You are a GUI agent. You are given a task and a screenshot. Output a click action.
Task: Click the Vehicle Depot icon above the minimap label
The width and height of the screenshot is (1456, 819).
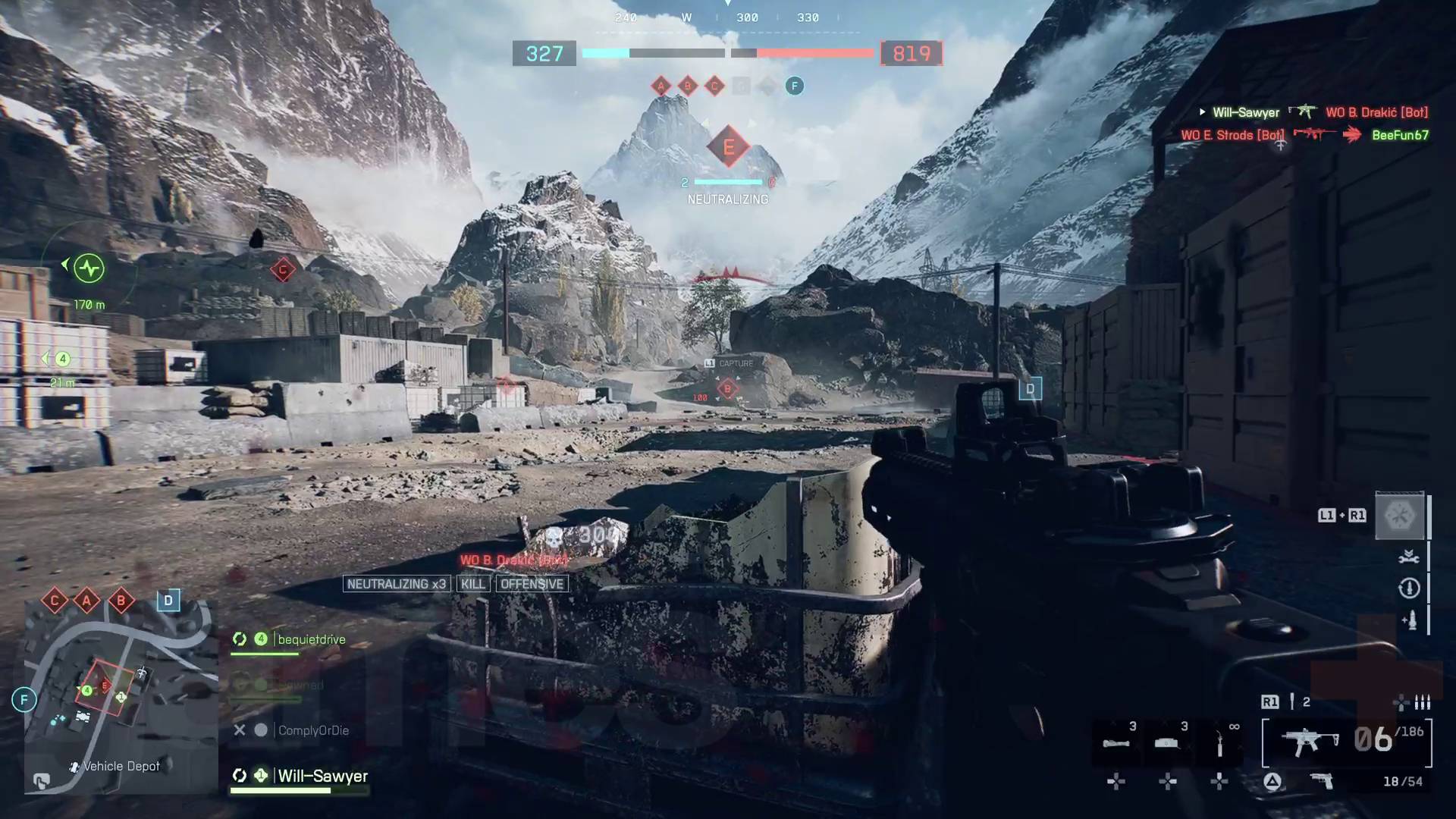click(x=74, y=766)
